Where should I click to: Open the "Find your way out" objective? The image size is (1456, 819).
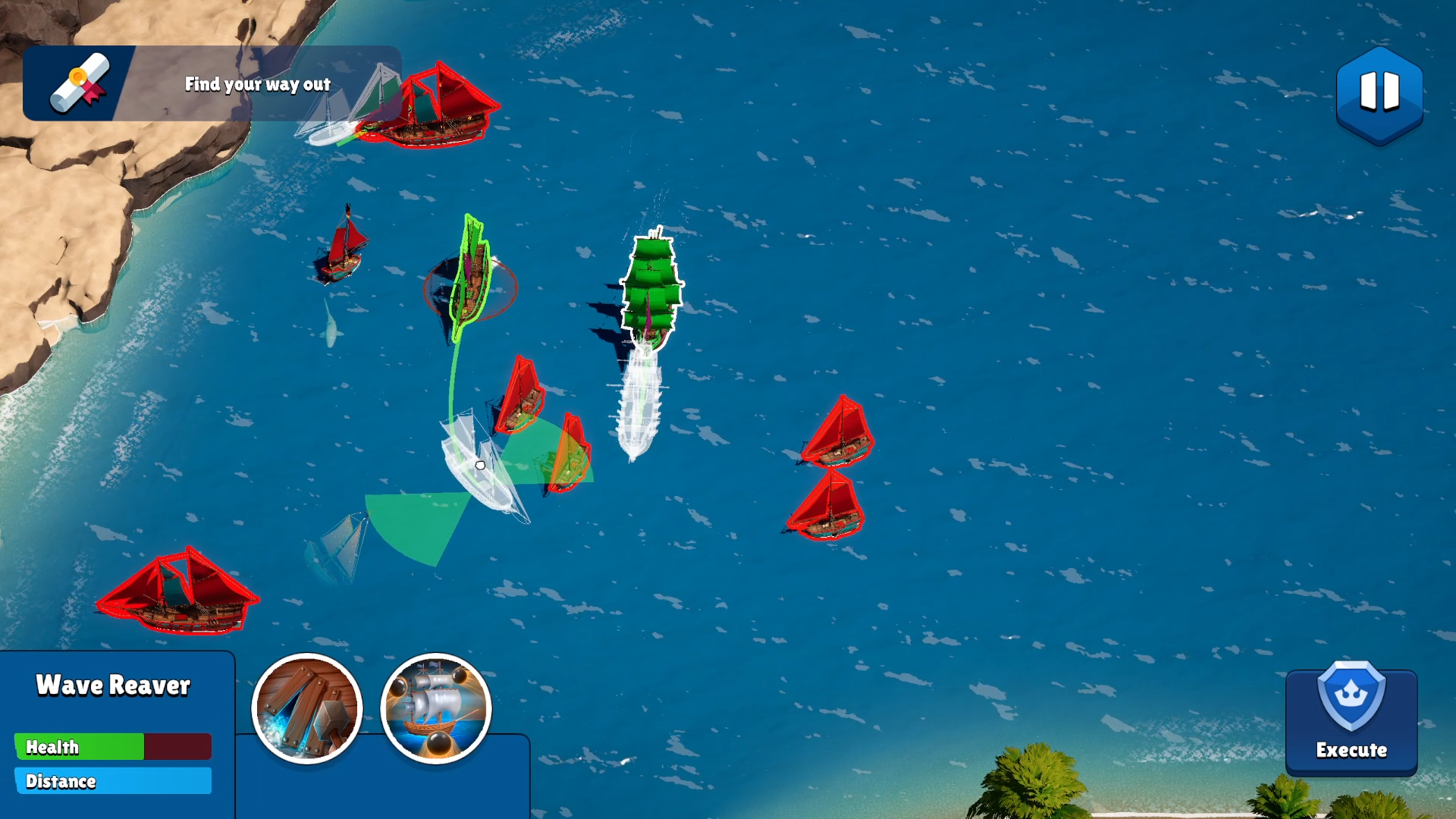212,83
